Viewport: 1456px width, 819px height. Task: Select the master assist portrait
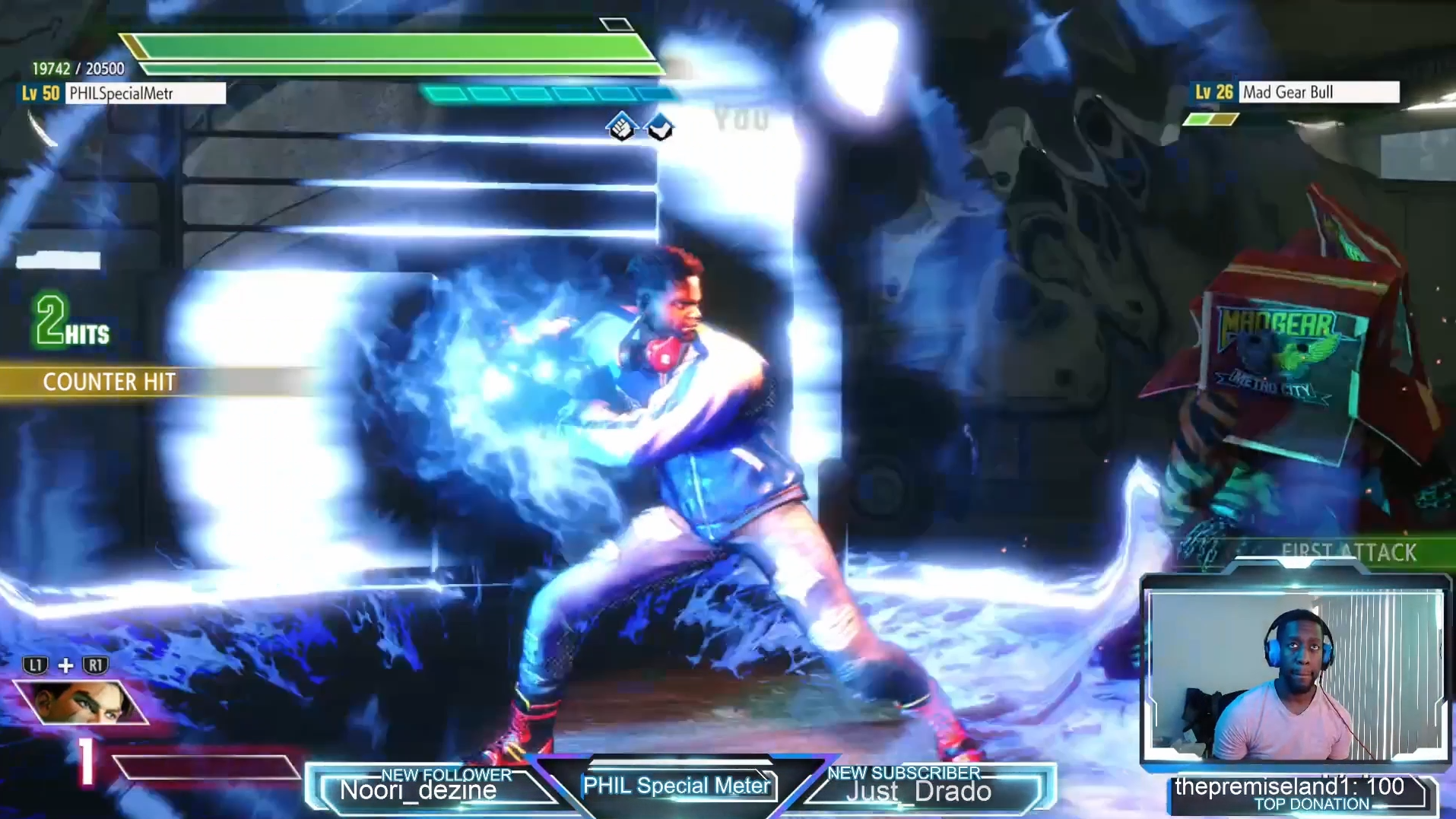click(79, 702)
